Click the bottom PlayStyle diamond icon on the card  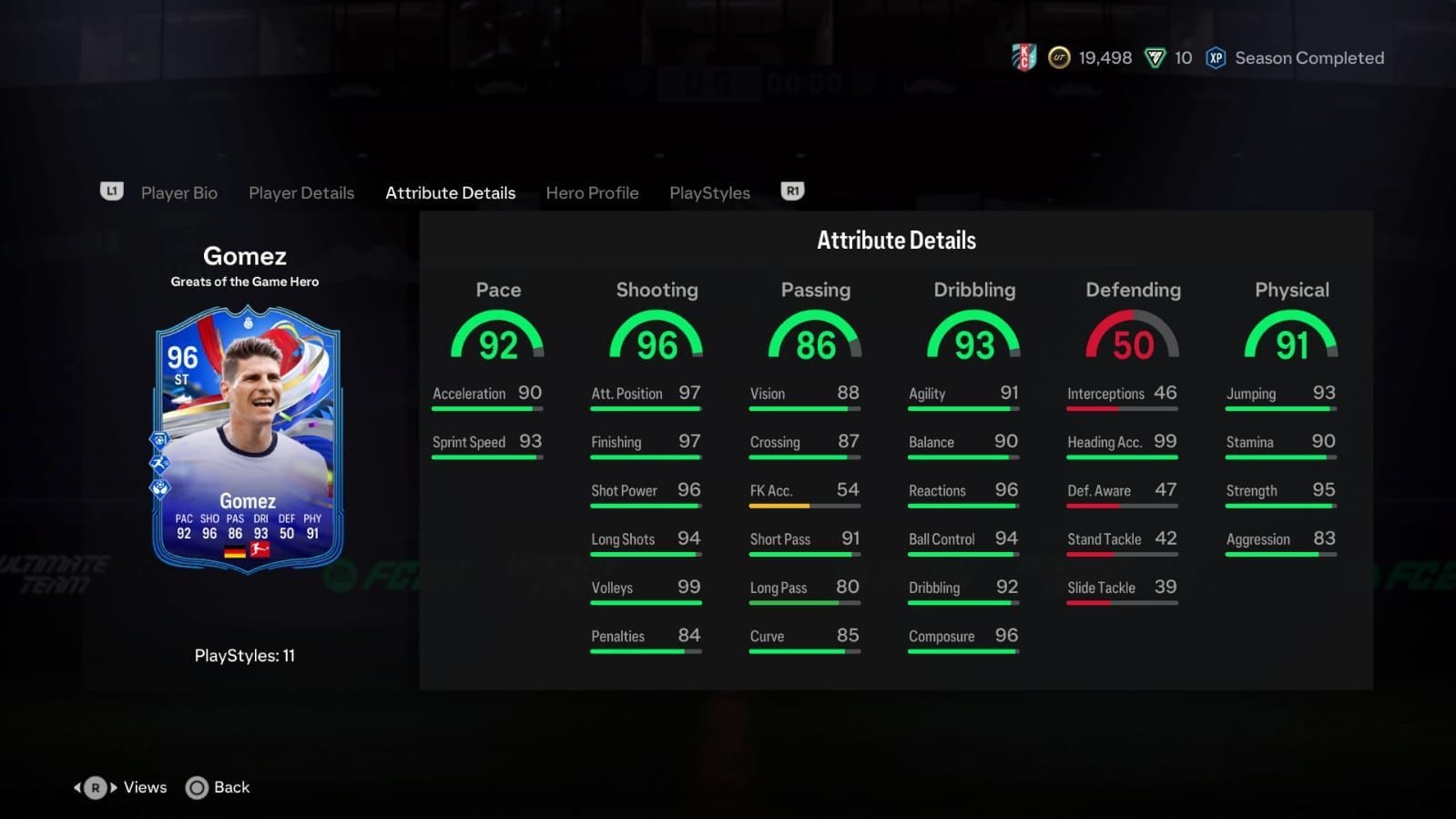point(159,487)
